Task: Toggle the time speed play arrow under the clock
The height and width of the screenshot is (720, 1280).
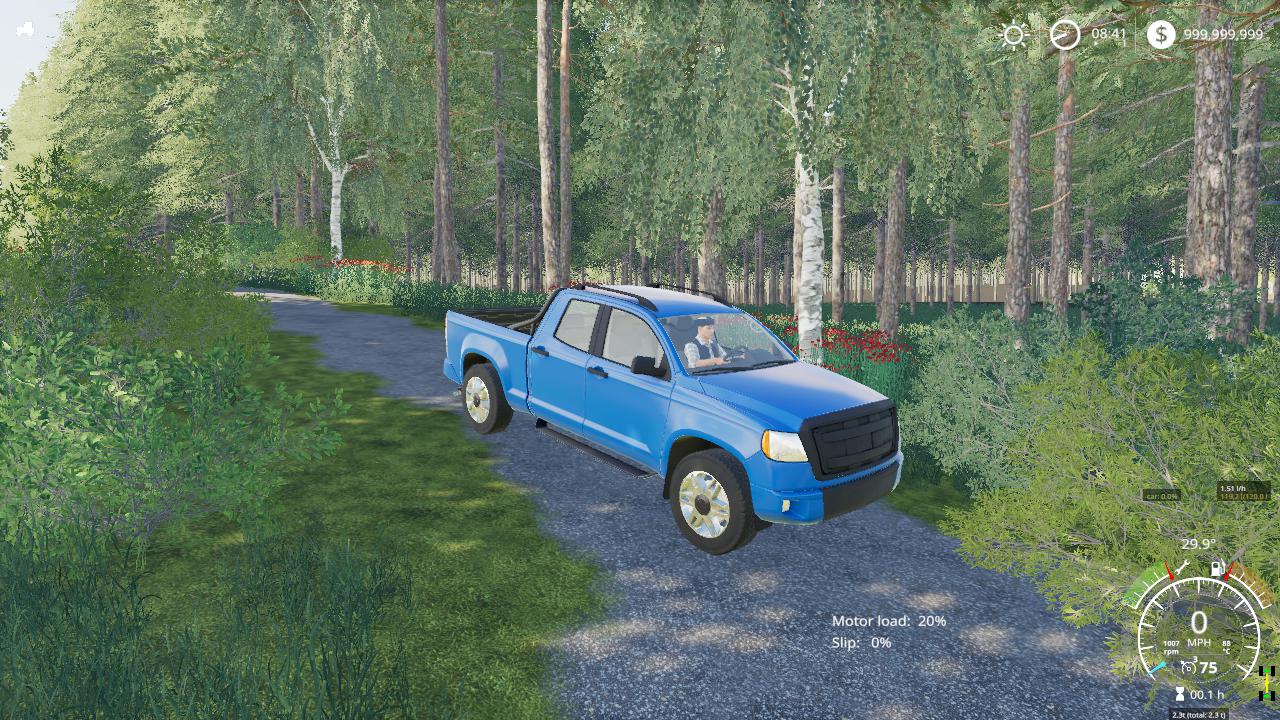Action: [x=1096, y=43]
